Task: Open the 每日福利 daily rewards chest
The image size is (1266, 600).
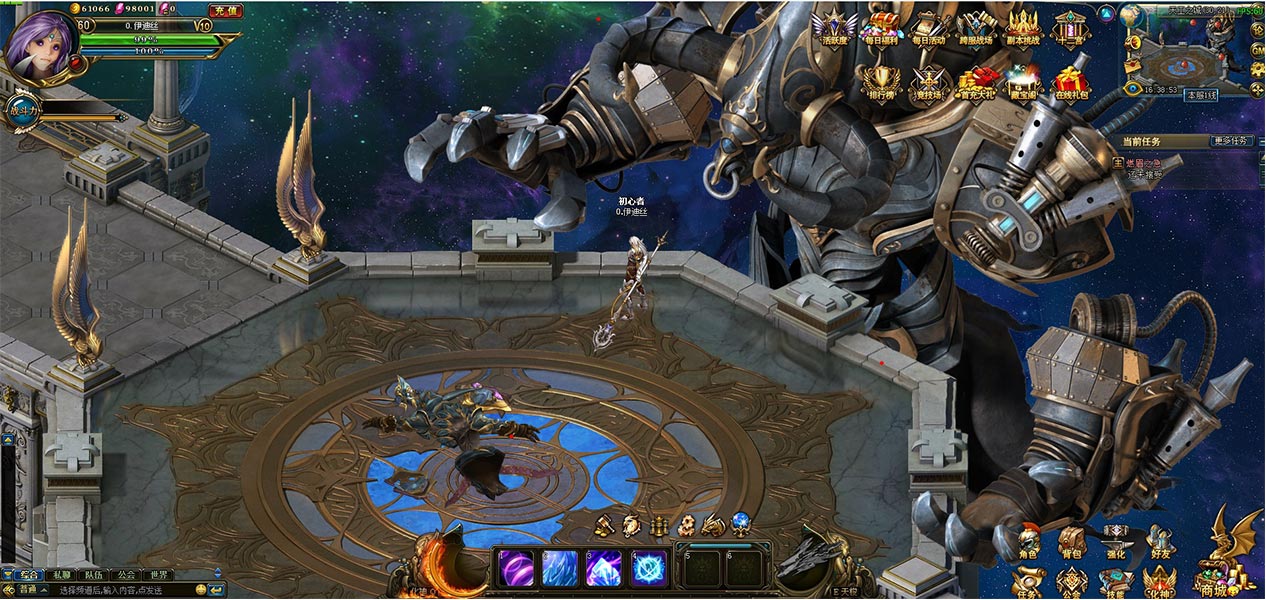Action: click(x=881, y=26)
